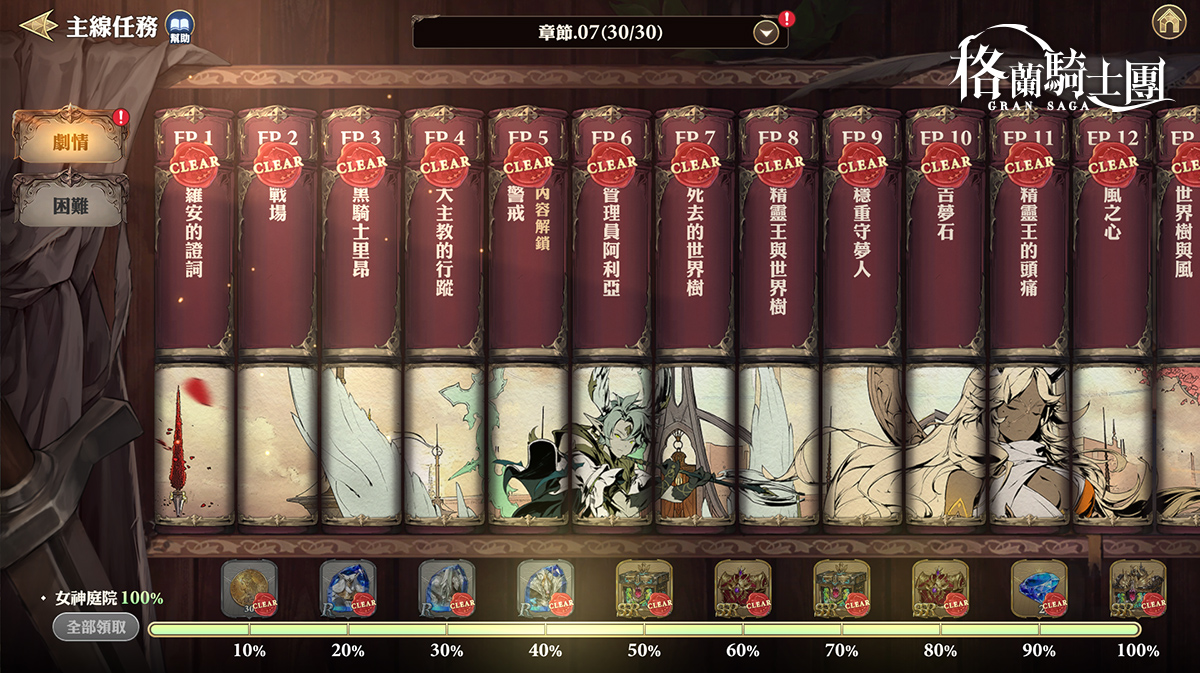
Task: Select the gold coin reward at 10%
Action: [x=246, y=588]
